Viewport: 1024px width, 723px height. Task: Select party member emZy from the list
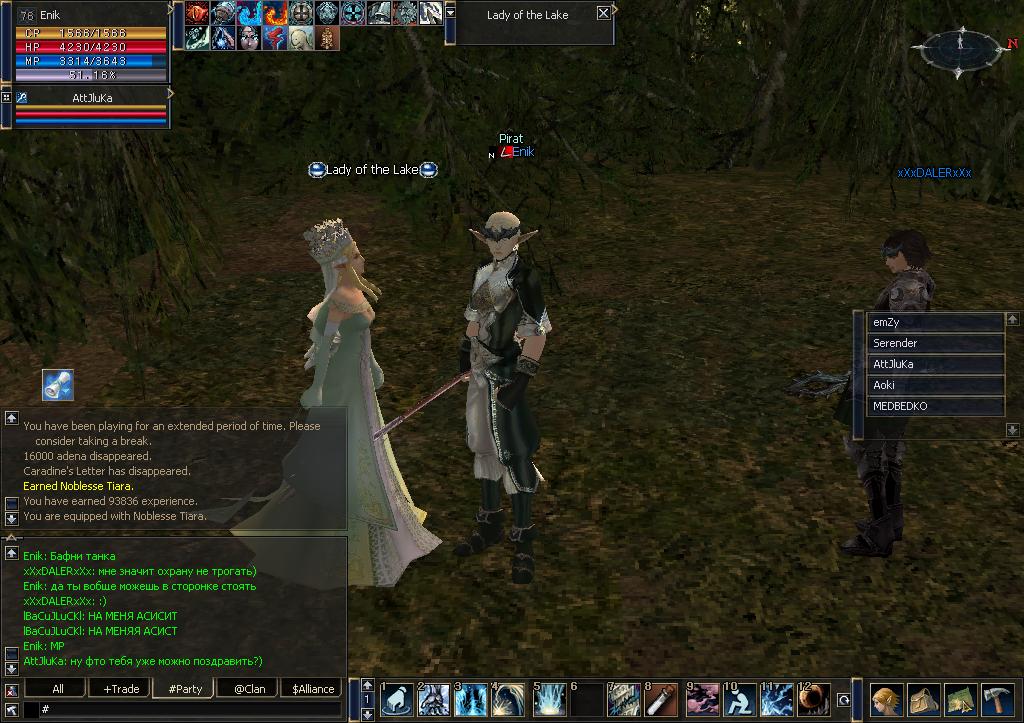934,322
